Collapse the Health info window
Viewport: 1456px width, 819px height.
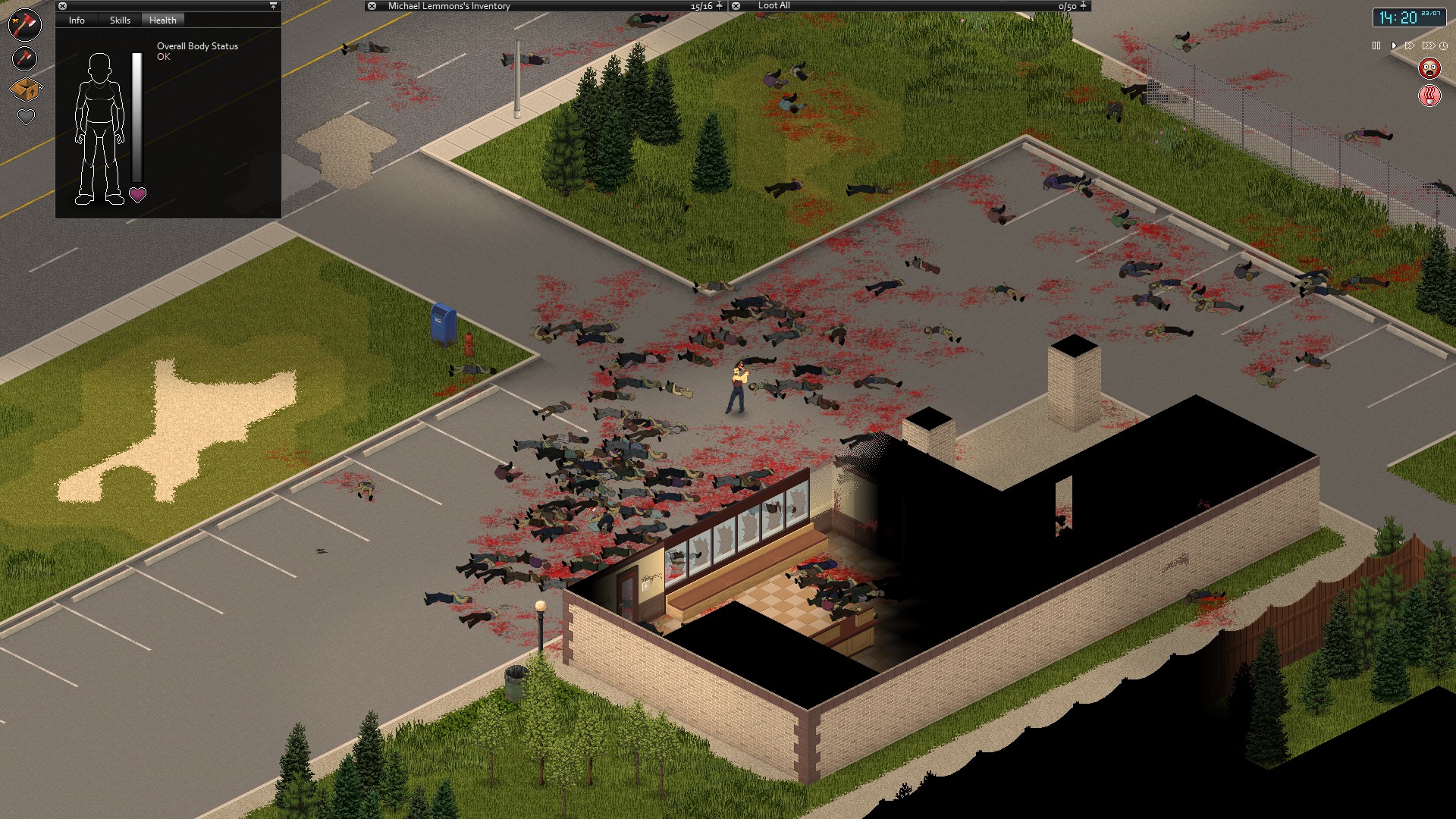click(63, 6)
